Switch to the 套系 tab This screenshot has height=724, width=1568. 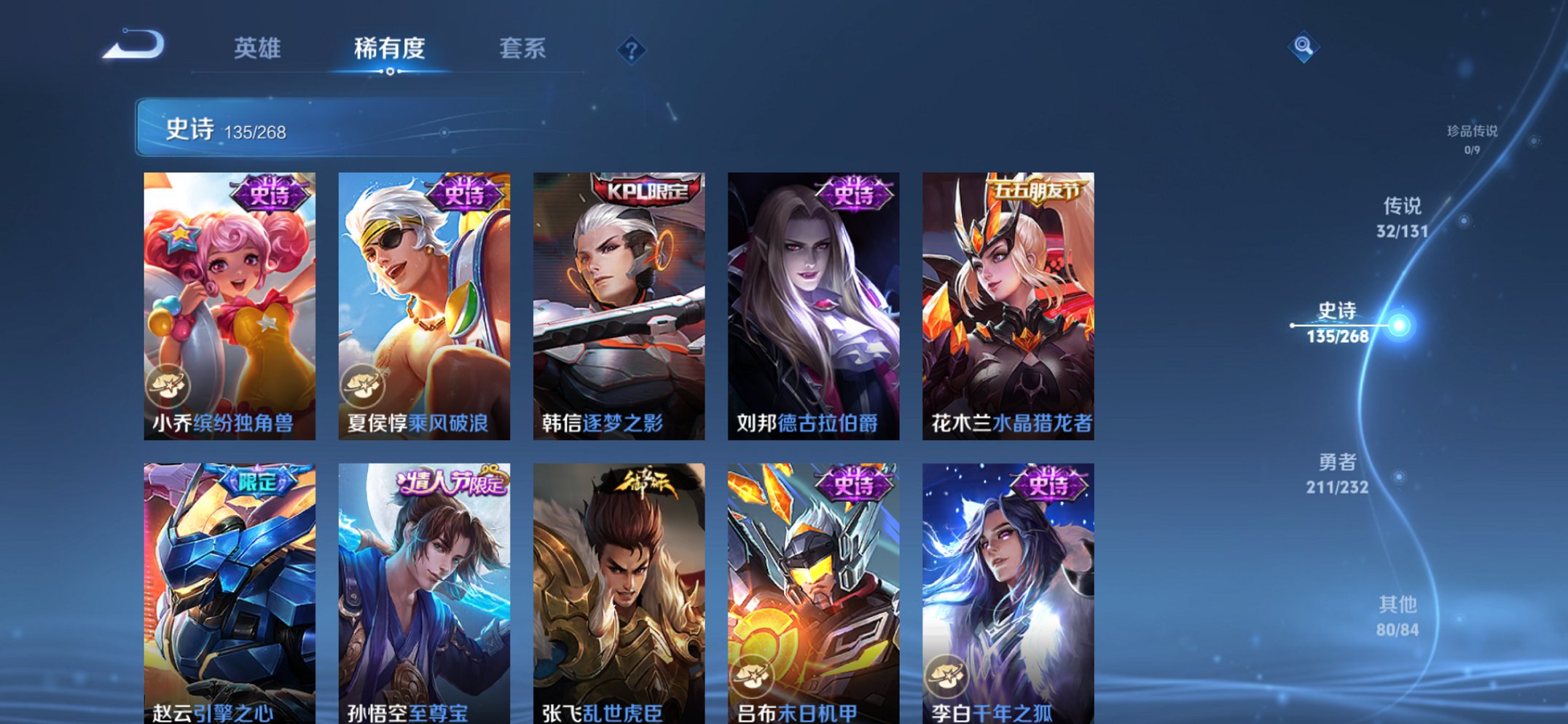click(x=523, y=50)
